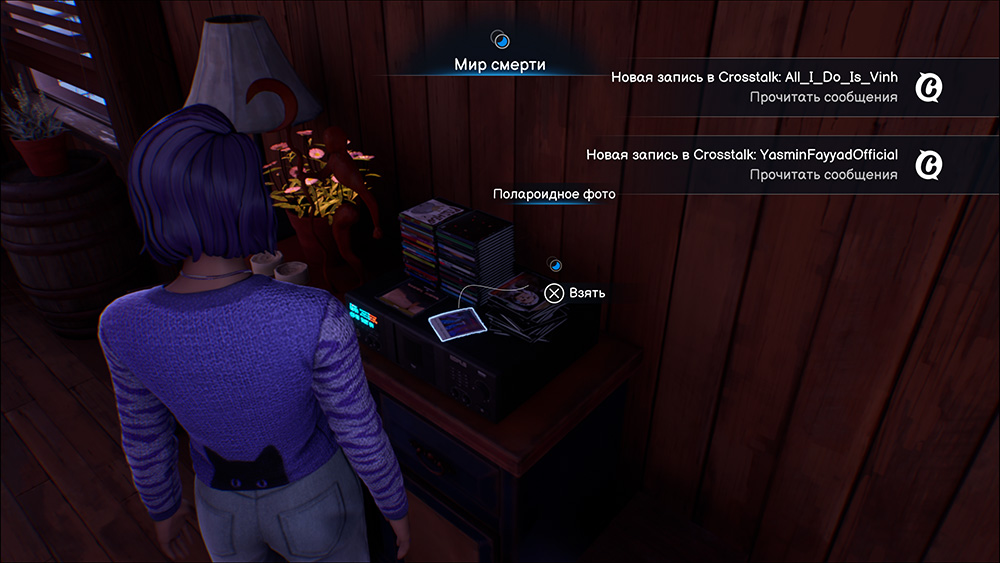Select the "Мир смерти" interaction label

[501, 65]
